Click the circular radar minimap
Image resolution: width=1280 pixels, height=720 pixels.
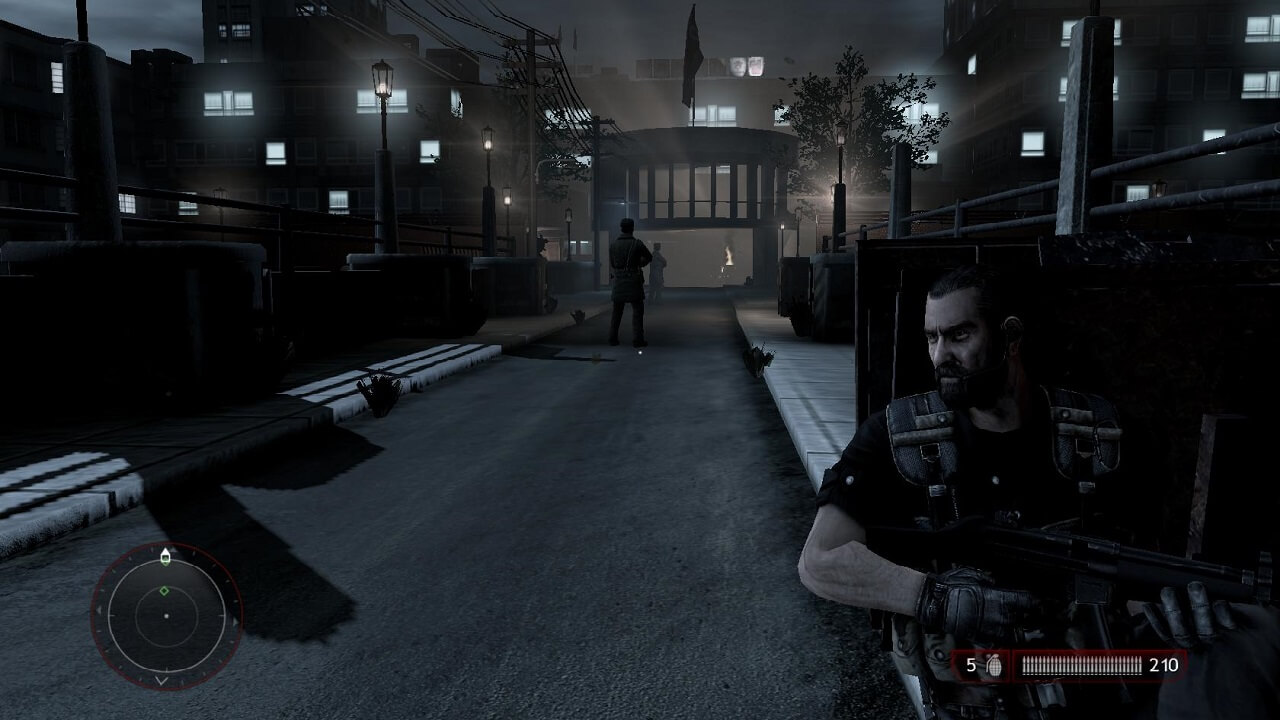(x=166, y=615)
